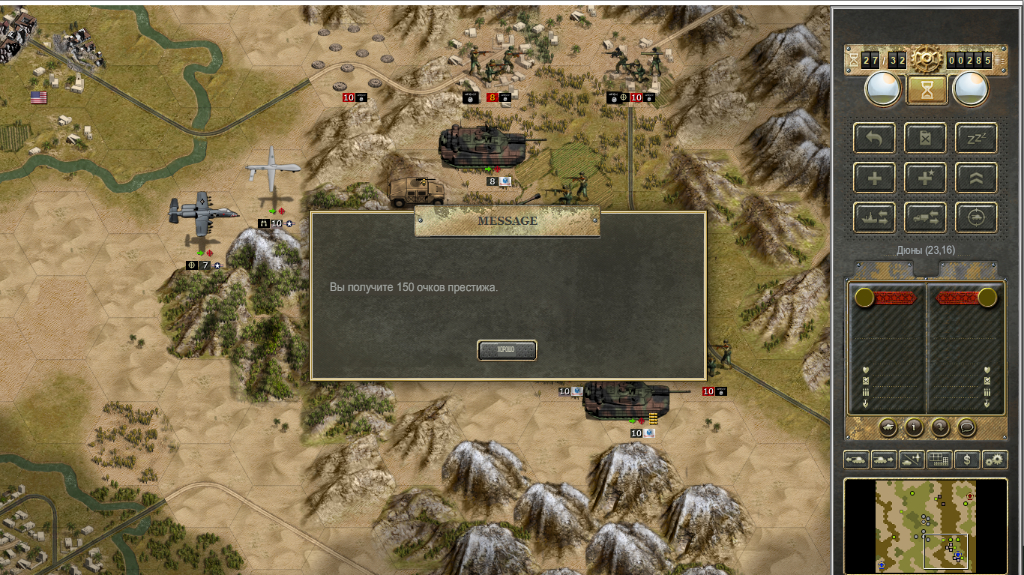Toggle truck transport with the mount button
Screen dimensions: 1024x575
pyautogui.click(x=925, y=216)
